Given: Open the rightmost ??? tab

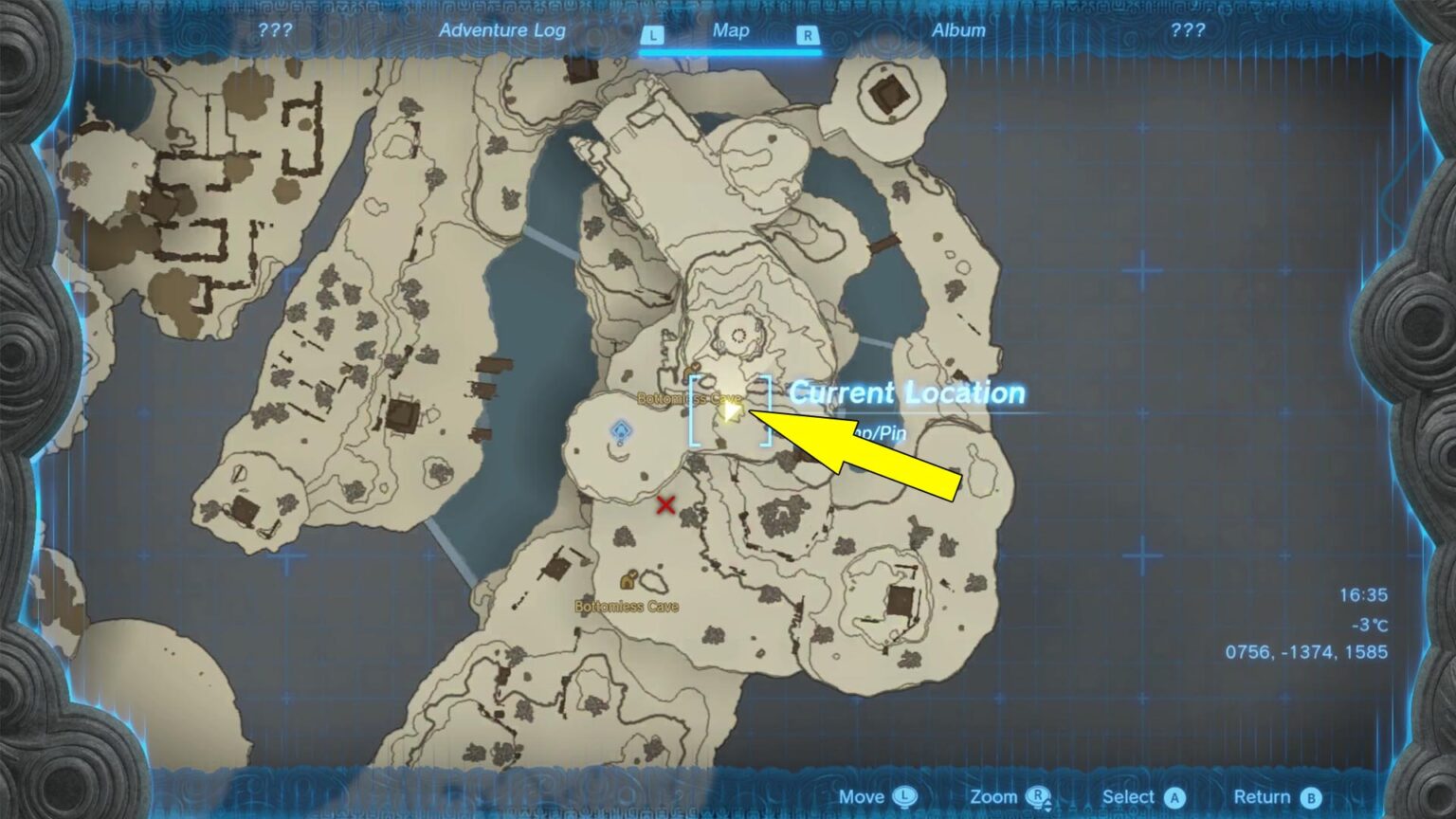Looking at the screenshot, I should 1188,30.
